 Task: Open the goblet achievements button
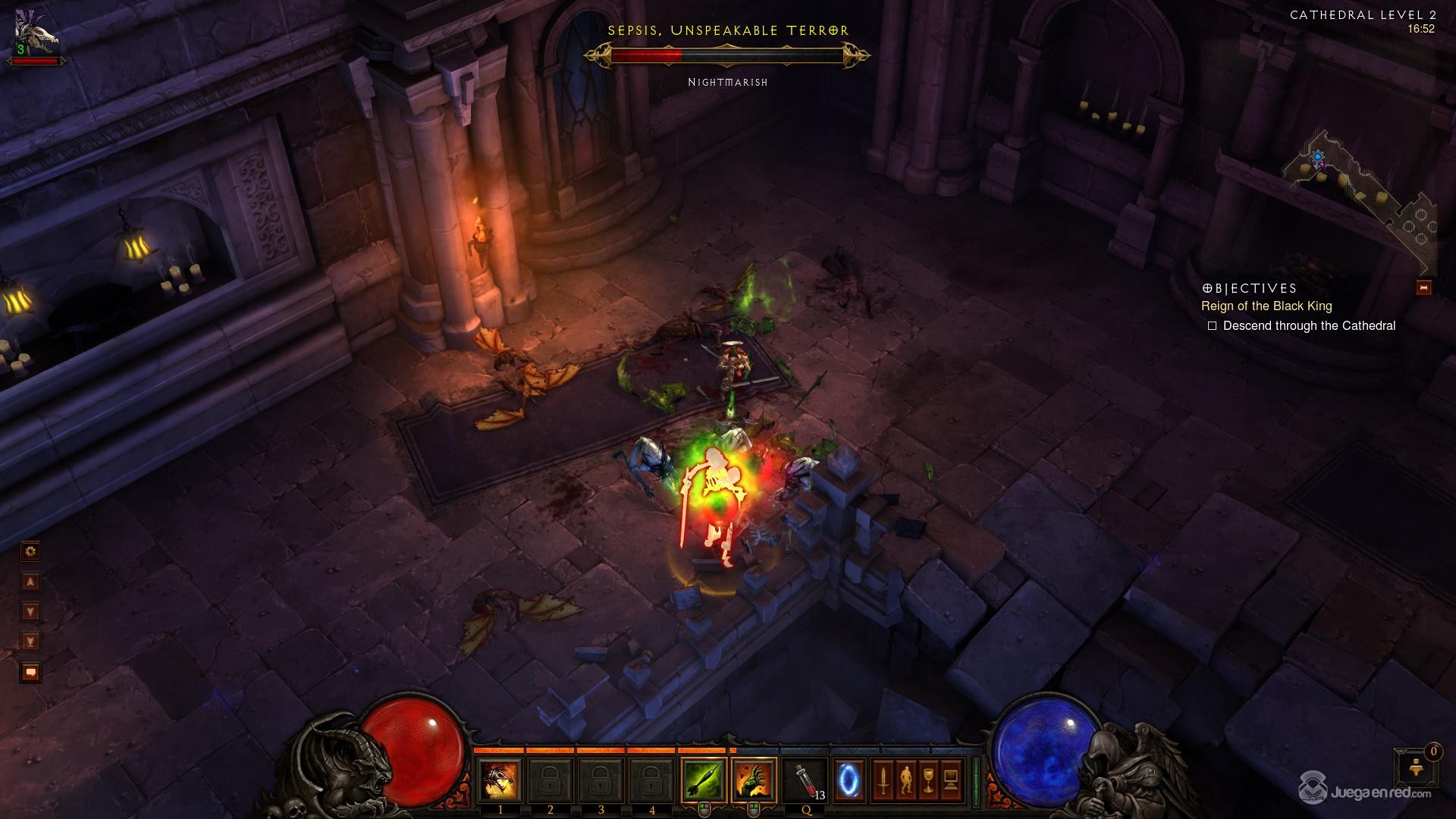pyautogui.click(x=928, y=780)
